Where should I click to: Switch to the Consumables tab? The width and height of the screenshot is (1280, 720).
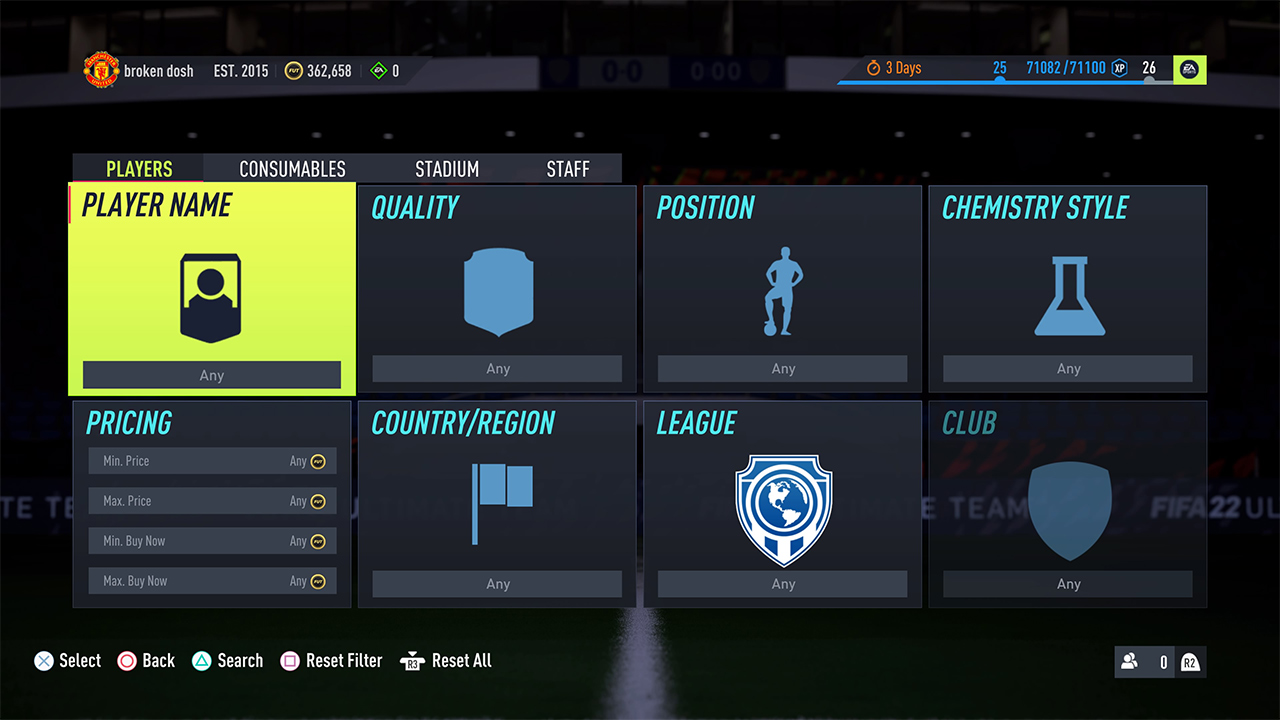[292, 169]
